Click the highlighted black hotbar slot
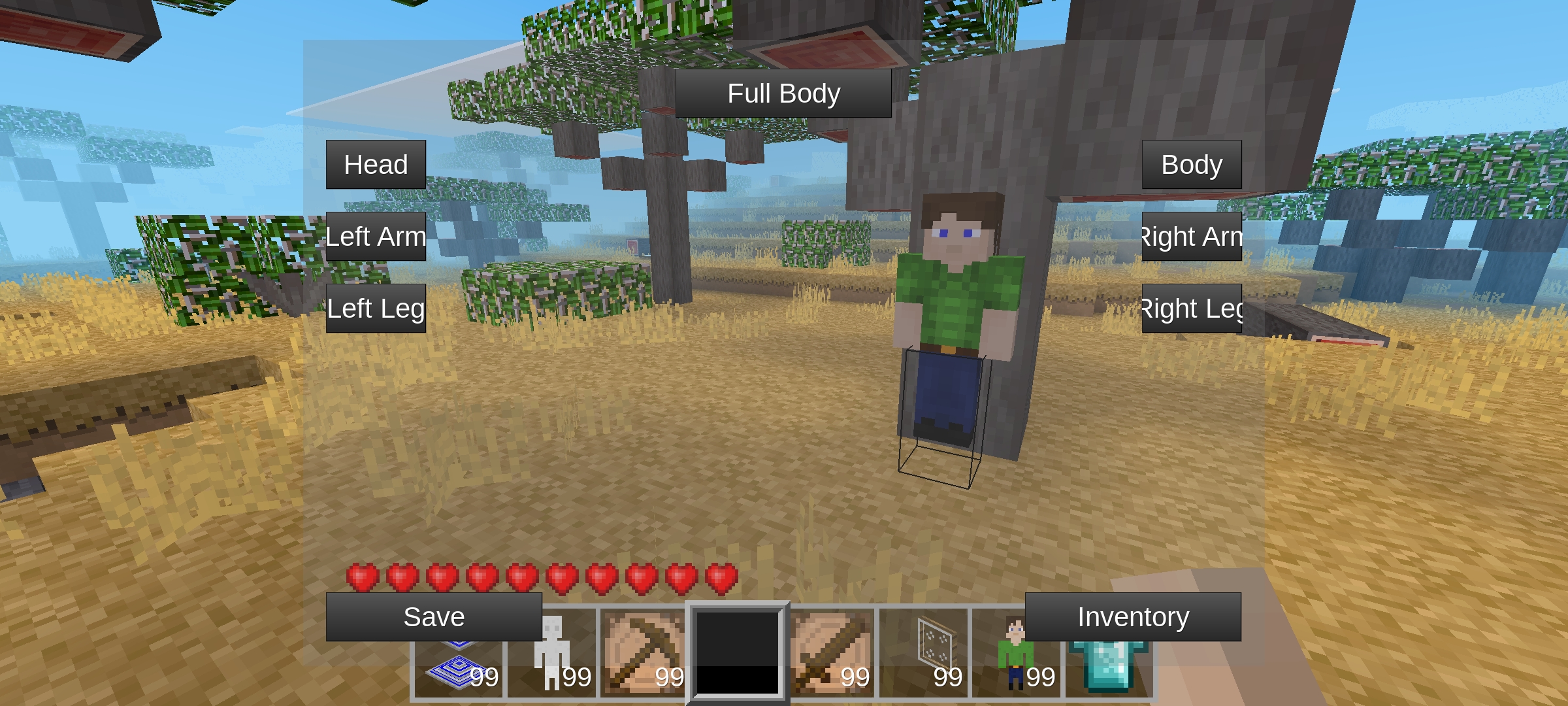The width and height of the screenshot is (1568, 706). point(737,652)
